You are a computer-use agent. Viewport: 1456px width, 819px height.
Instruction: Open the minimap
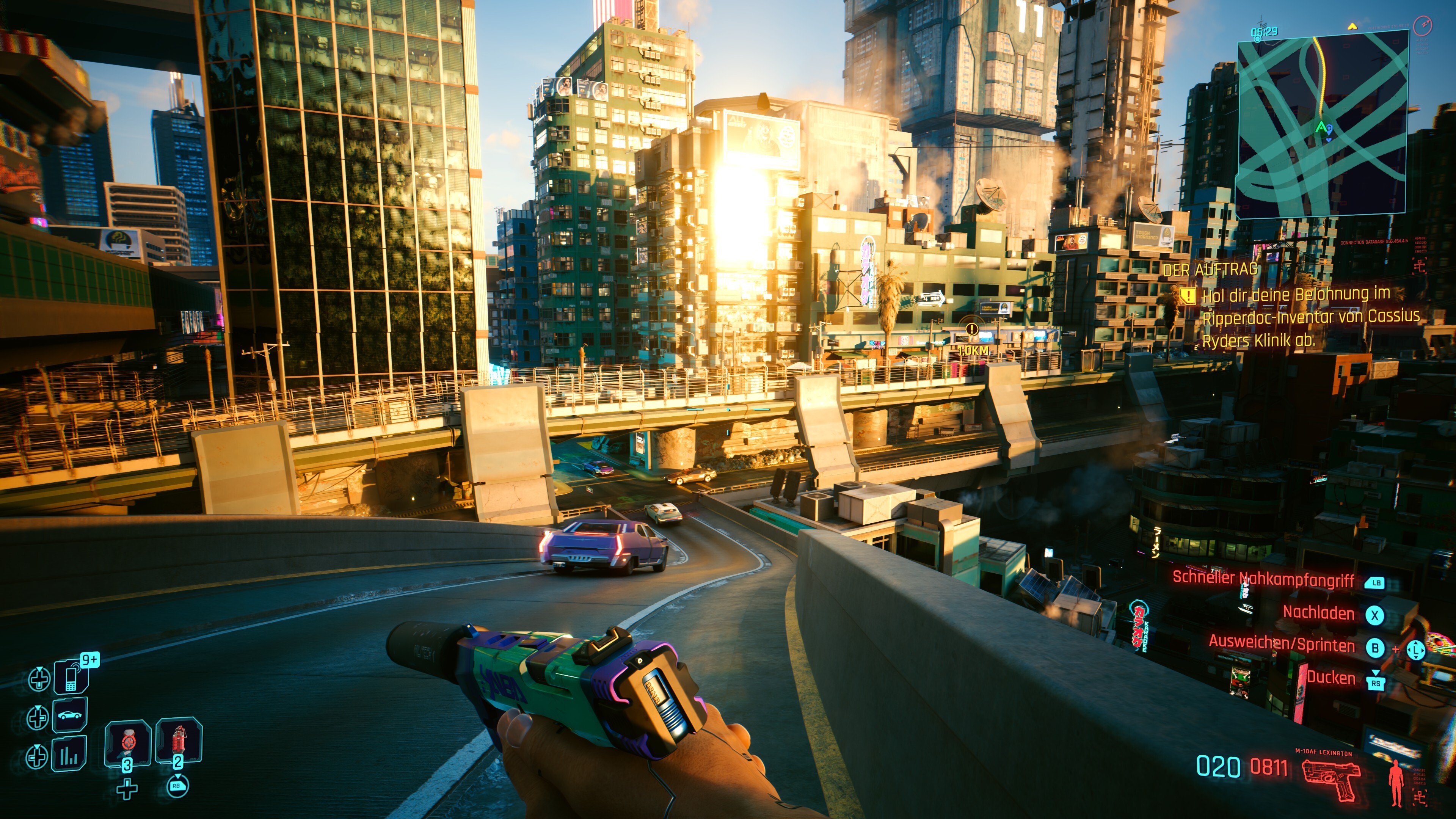pyautogui.click(x=1321, y=123)
